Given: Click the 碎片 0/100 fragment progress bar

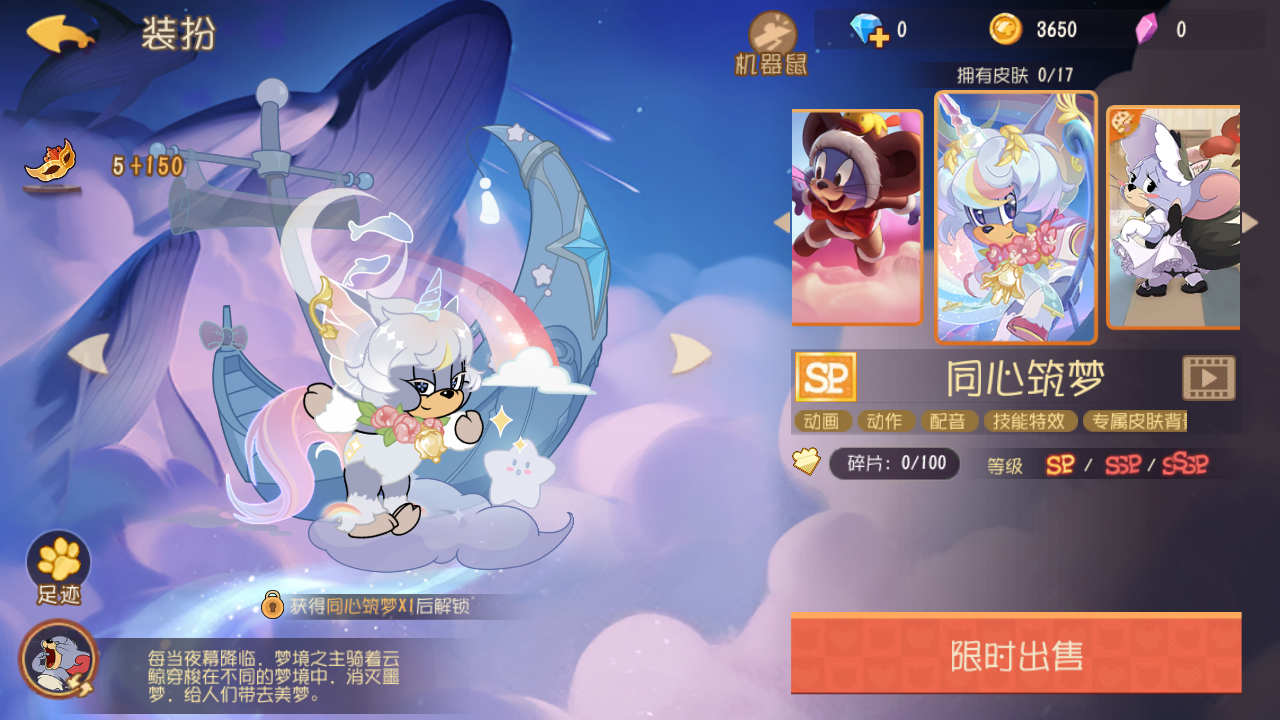Looking at the screenshot, I should click(x=895, y=463).
